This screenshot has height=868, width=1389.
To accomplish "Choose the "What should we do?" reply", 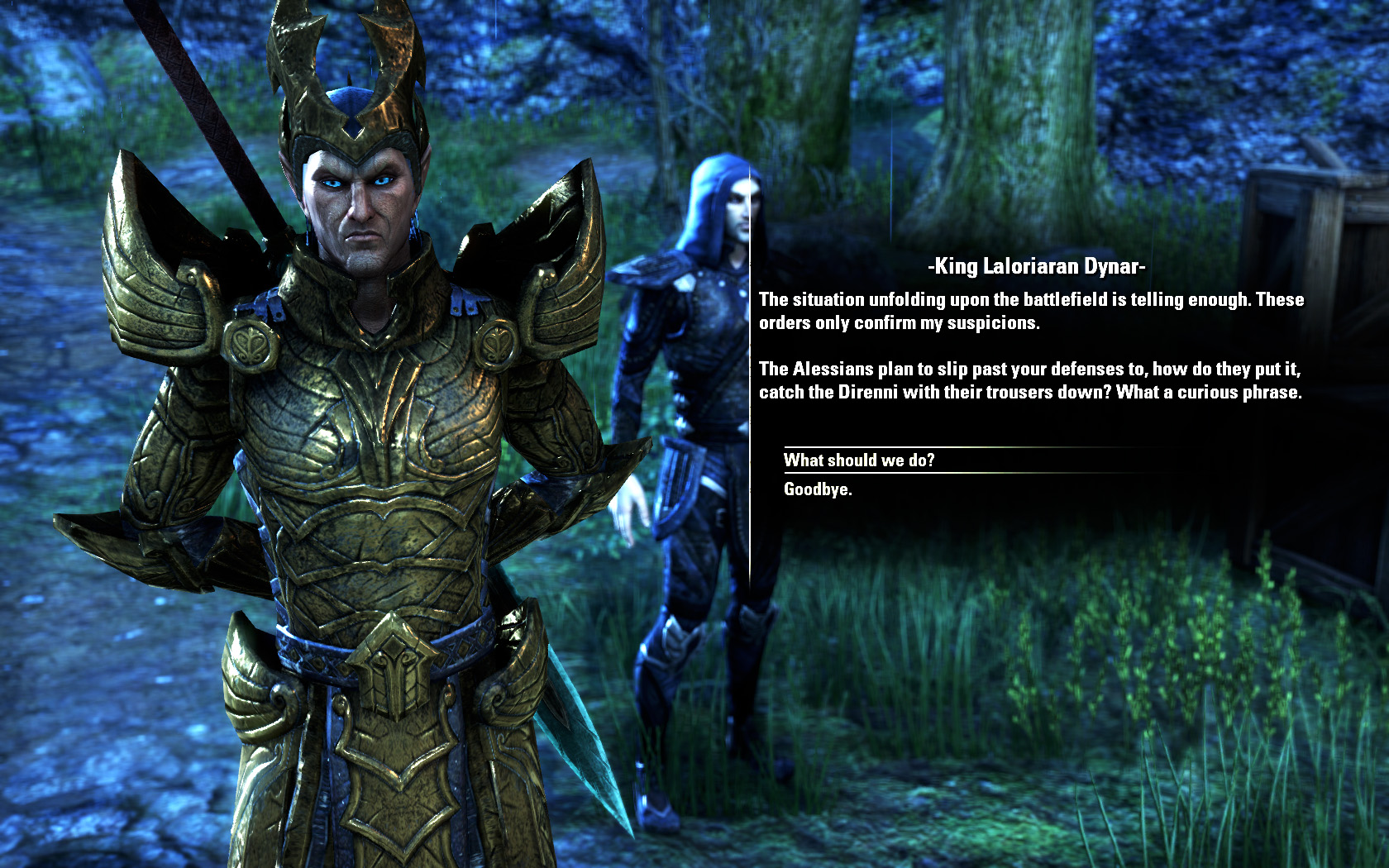I will pos(859,460).
